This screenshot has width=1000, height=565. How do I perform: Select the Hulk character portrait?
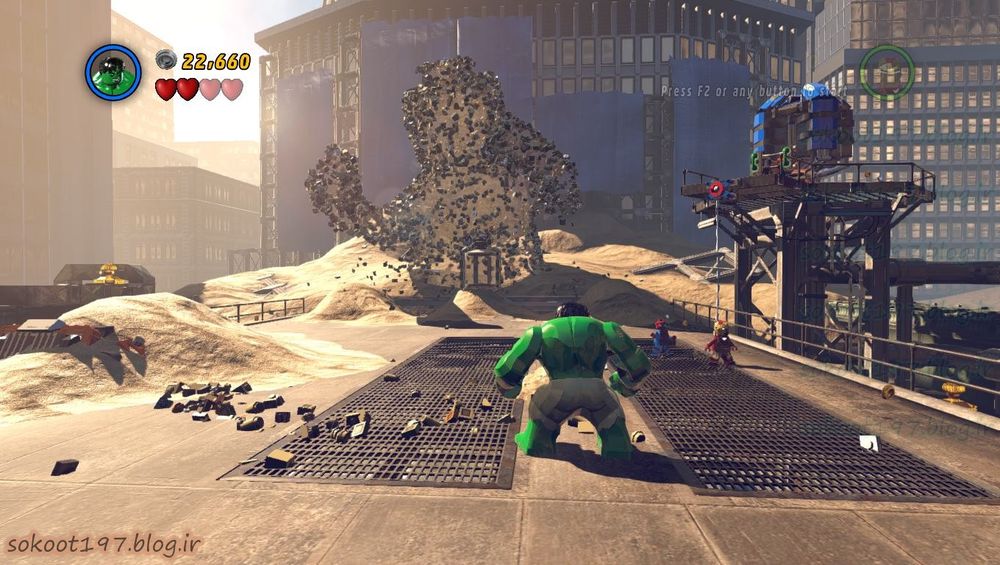pyautogui.click(x=113, y=73)
